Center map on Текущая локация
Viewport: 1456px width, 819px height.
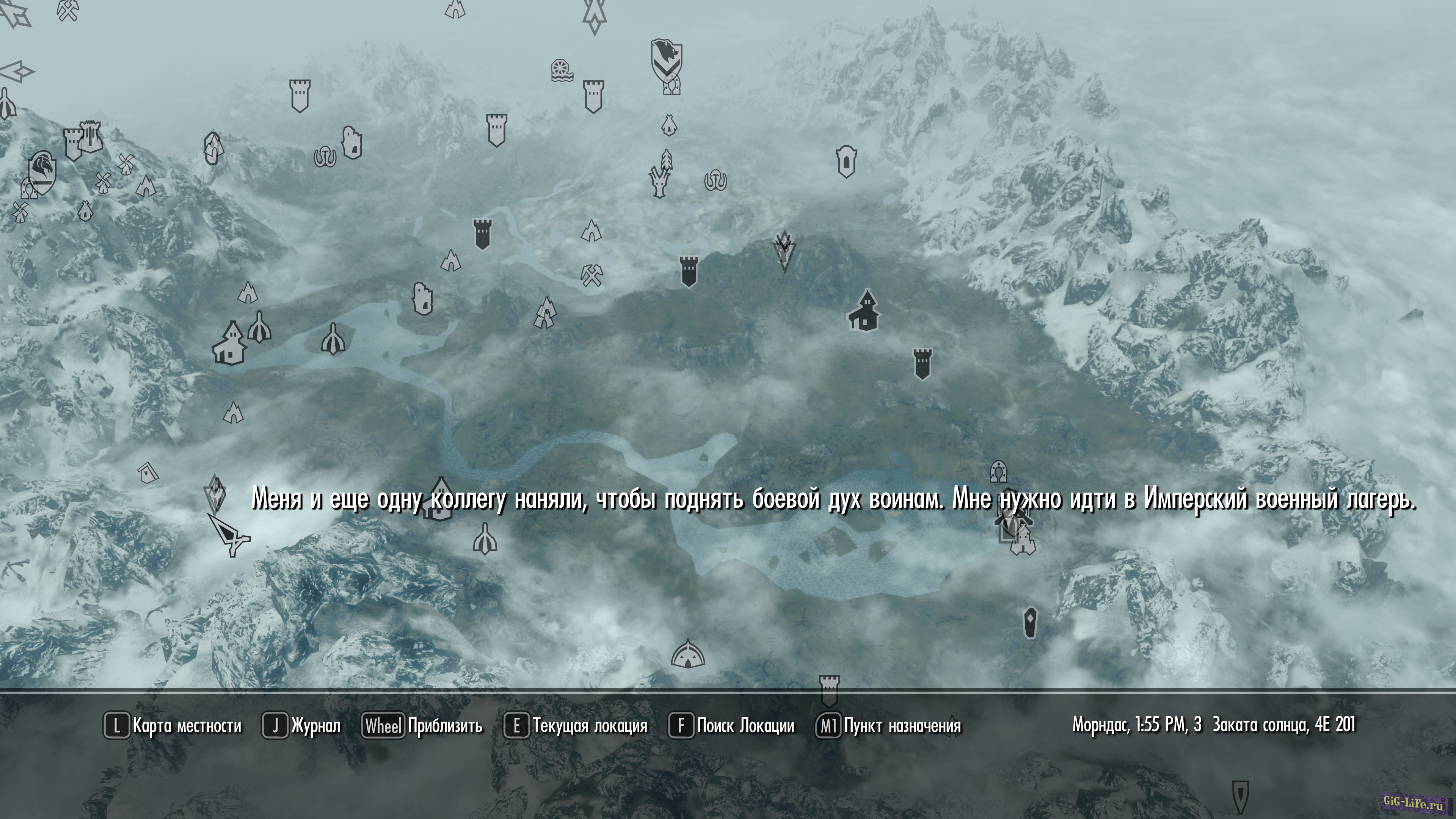(x=576, y=725)
